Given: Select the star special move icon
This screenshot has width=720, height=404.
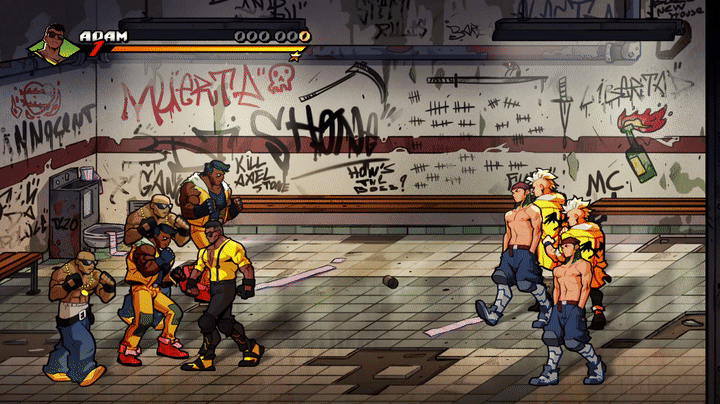Looking at the screenshot, I should pos(294,57).
